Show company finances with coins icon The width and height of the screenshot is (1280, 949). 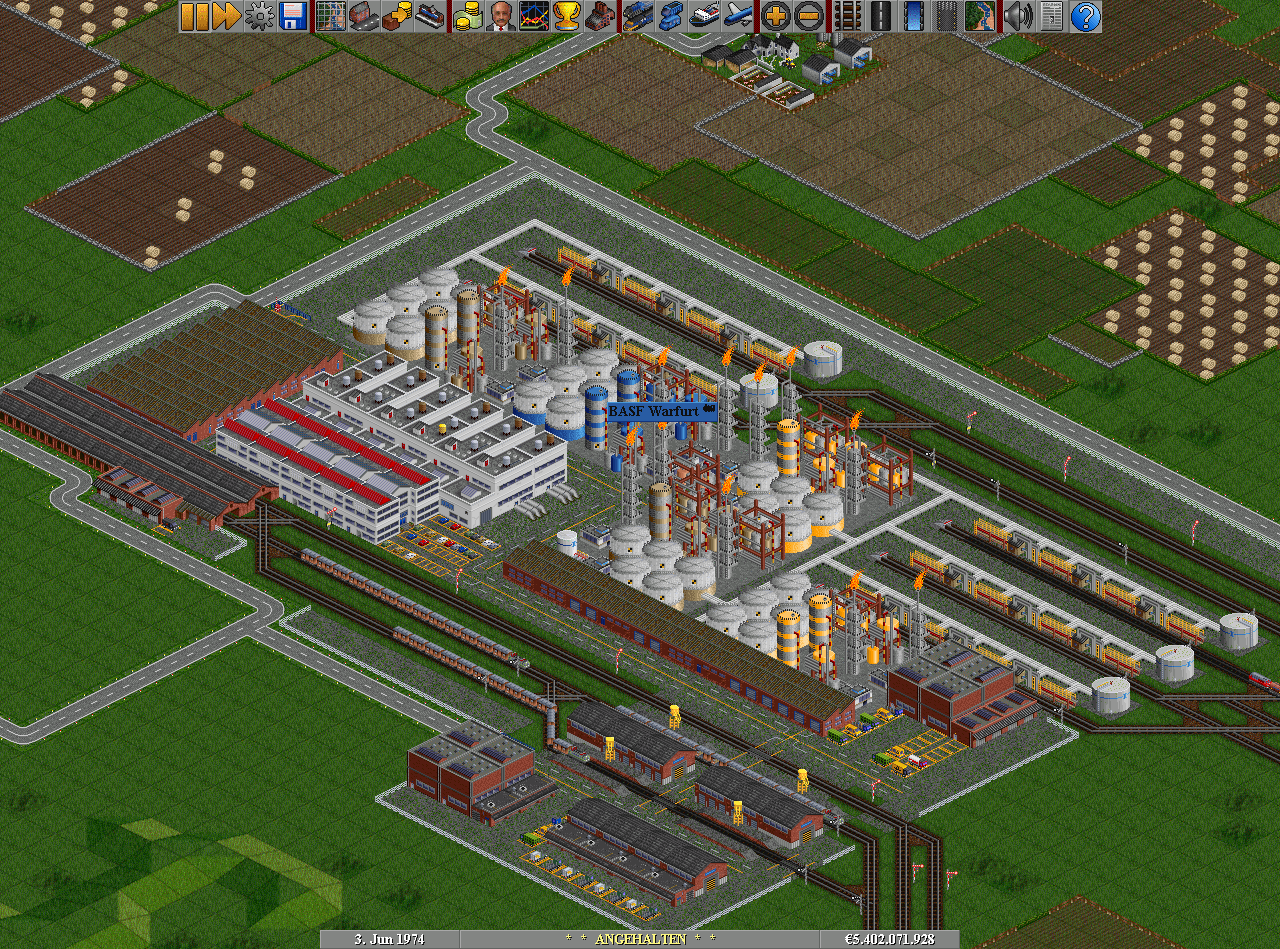tap(467, 16)
